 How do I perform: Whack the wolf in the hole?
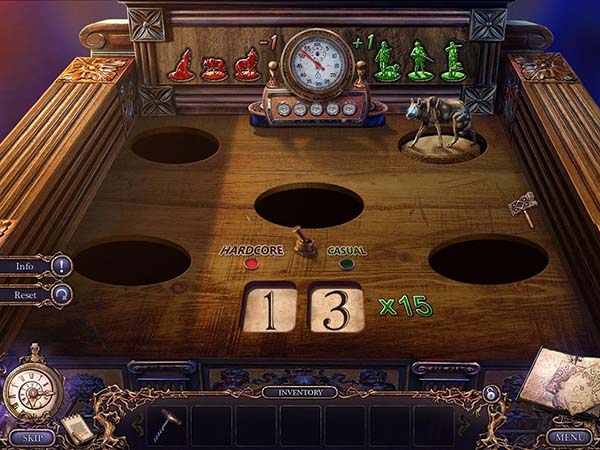440,125
